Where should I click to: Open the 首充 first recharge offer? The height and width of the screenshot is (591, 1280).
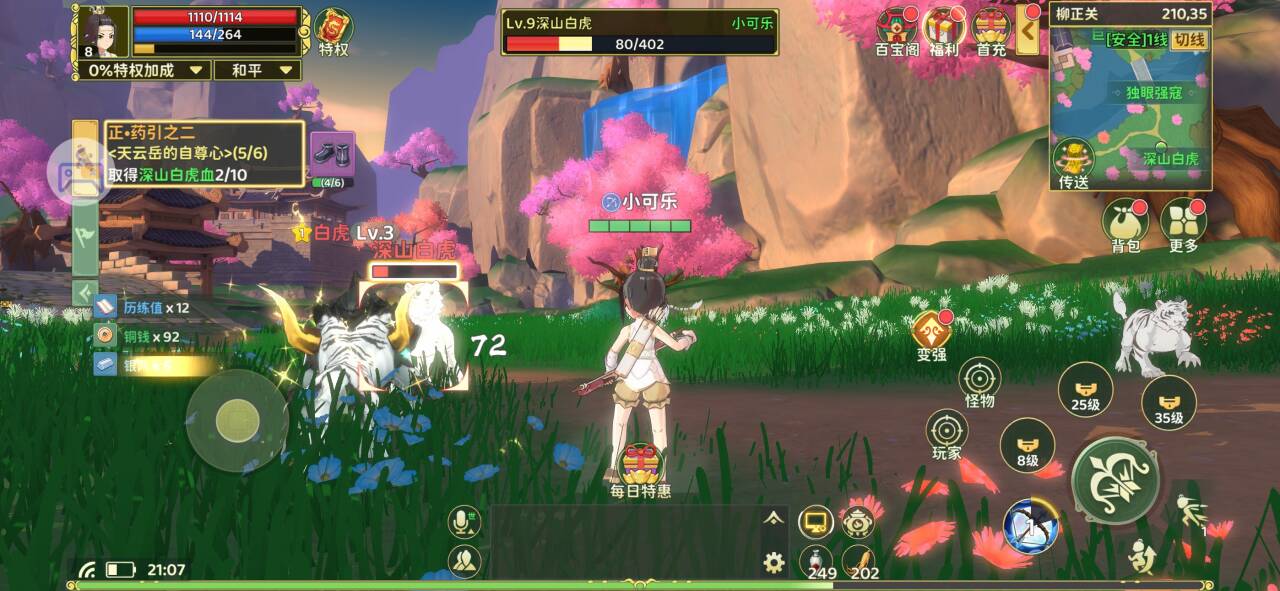pos(991,30)
